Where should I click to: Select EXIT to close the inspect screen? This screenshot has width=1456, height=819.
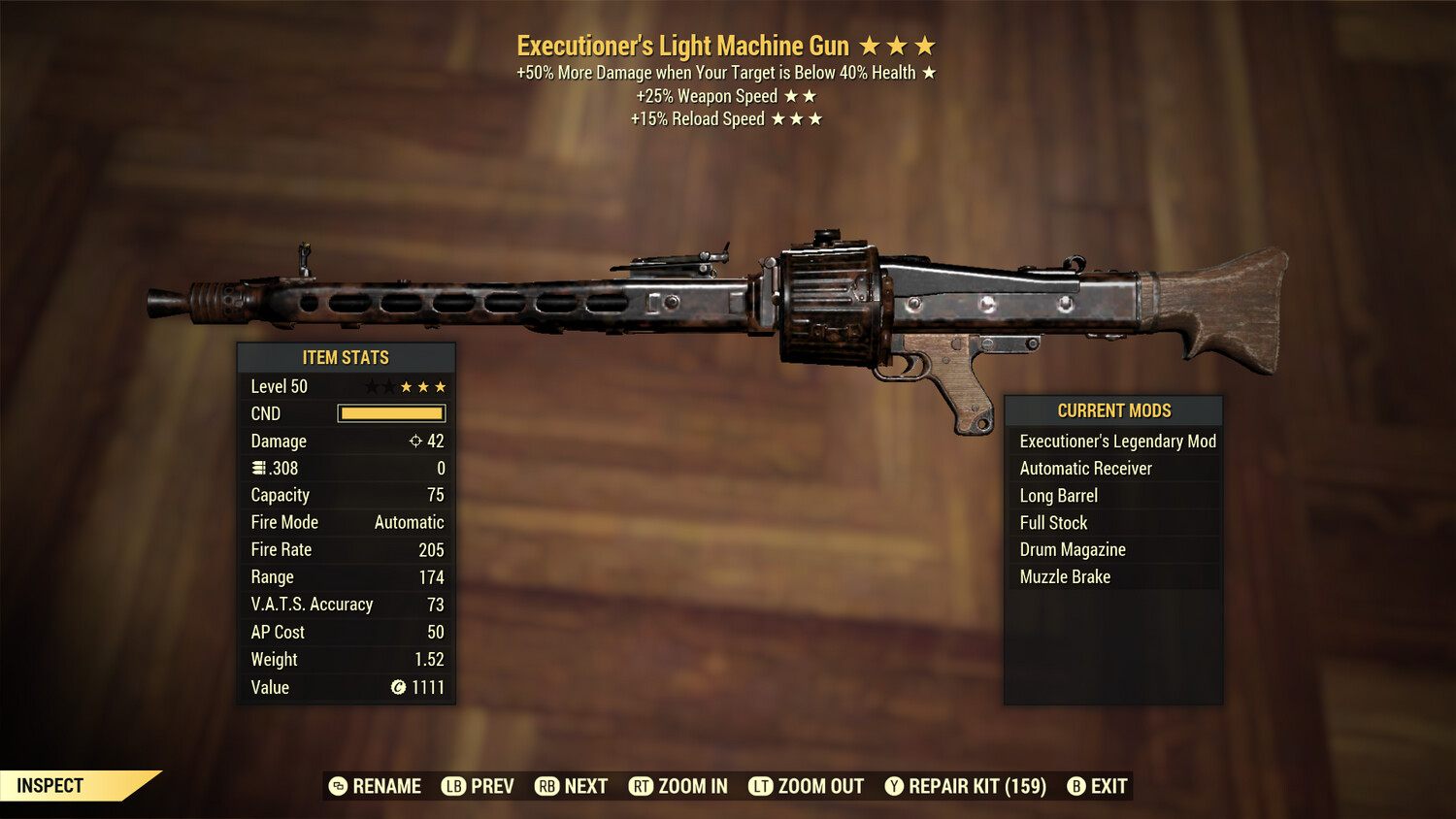pos(1108,786)
